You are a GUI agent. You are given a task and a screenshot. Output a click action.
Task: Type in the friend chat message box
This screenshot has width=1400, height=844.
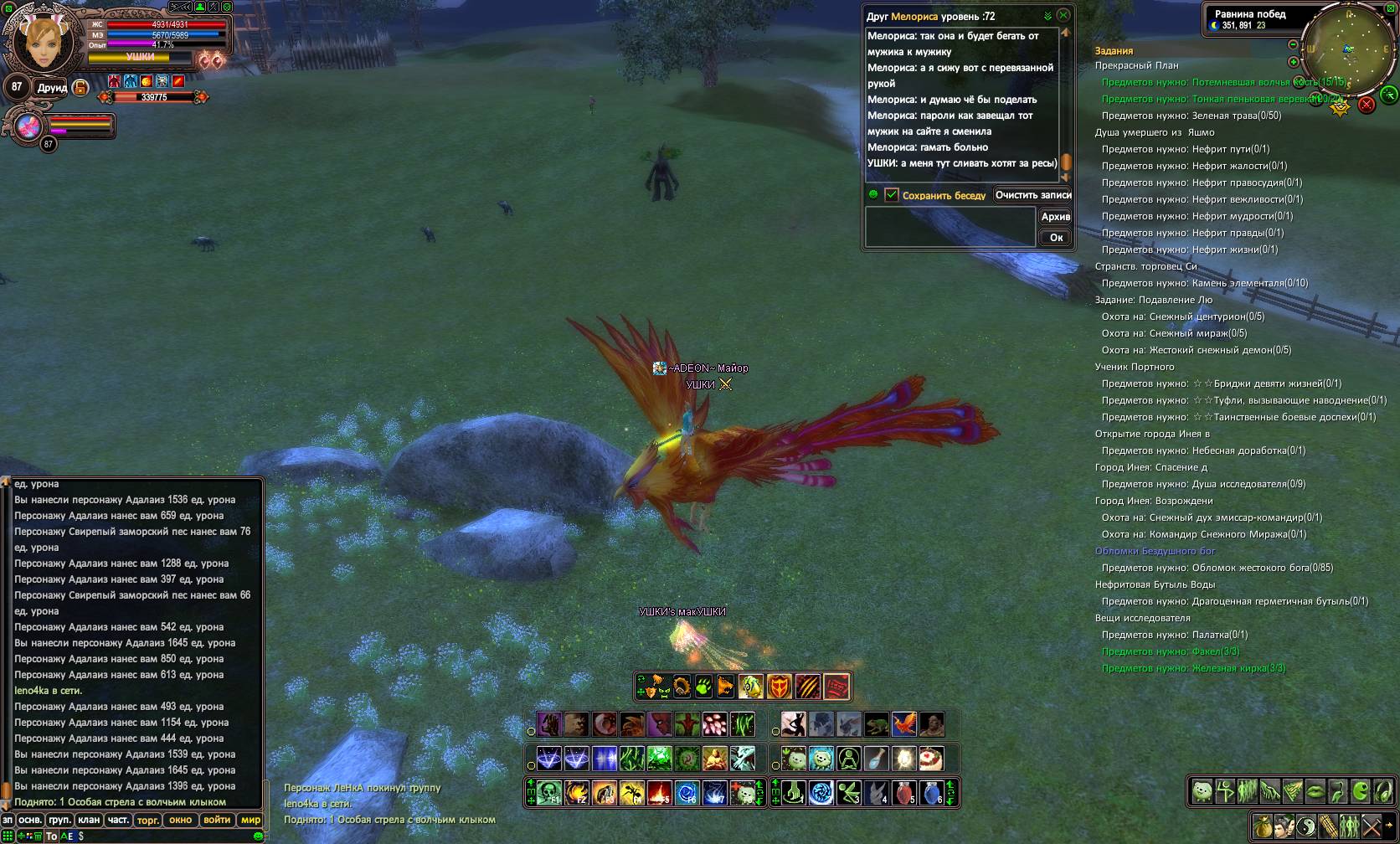(950, 227)
